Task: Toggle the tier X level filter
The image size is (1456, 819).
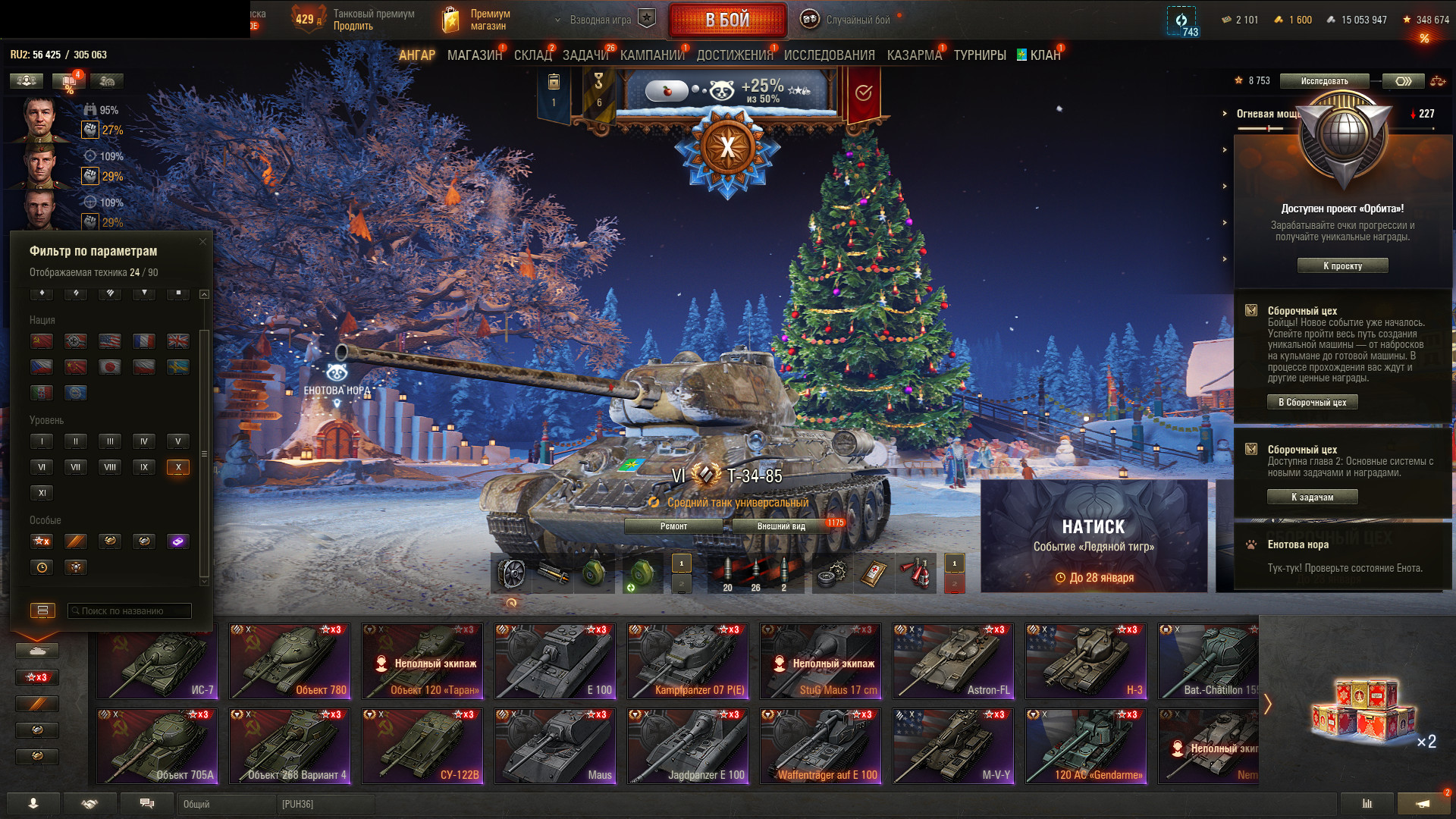Action: (x=178, y=467)
